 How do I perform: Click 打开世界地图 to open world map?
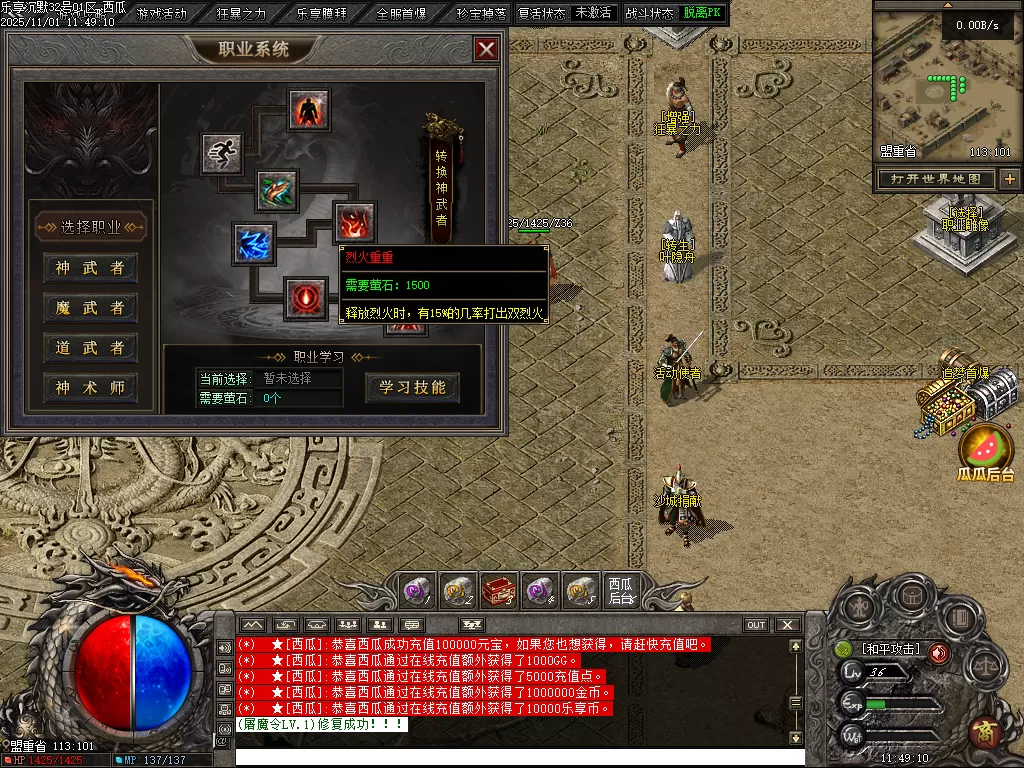[936, 179]
